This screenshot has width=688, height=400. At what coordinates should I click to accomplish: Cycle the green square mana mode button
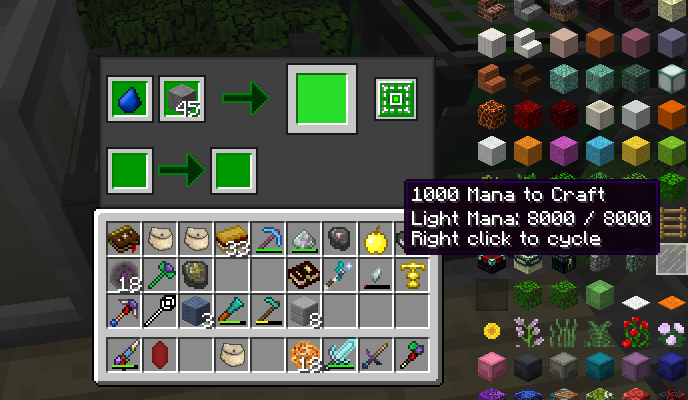click(x=395, y=98)
